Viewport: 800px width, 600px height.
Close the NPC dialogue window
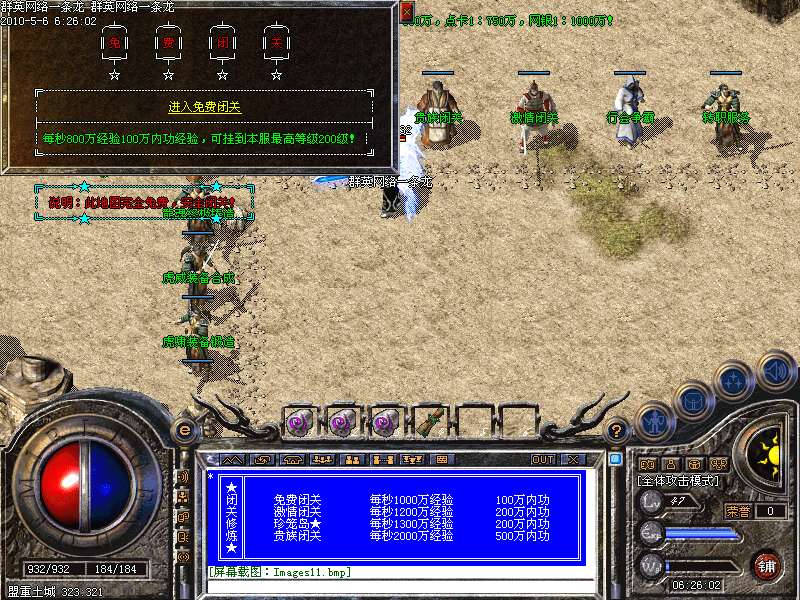406,11
